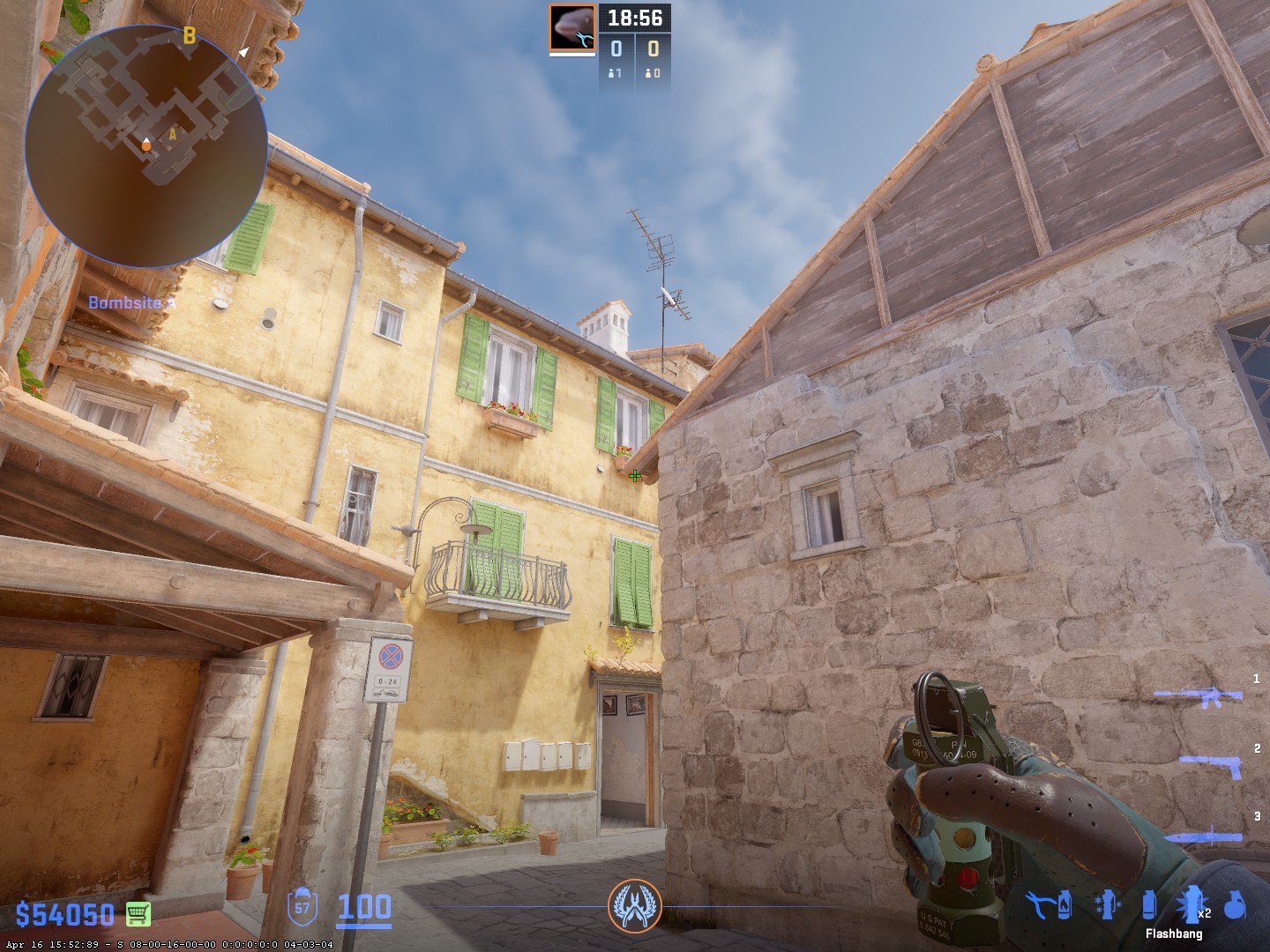Click the circular radar minimap
Image resolution: width=1270 pixels, height=952 pixels.
146,145
